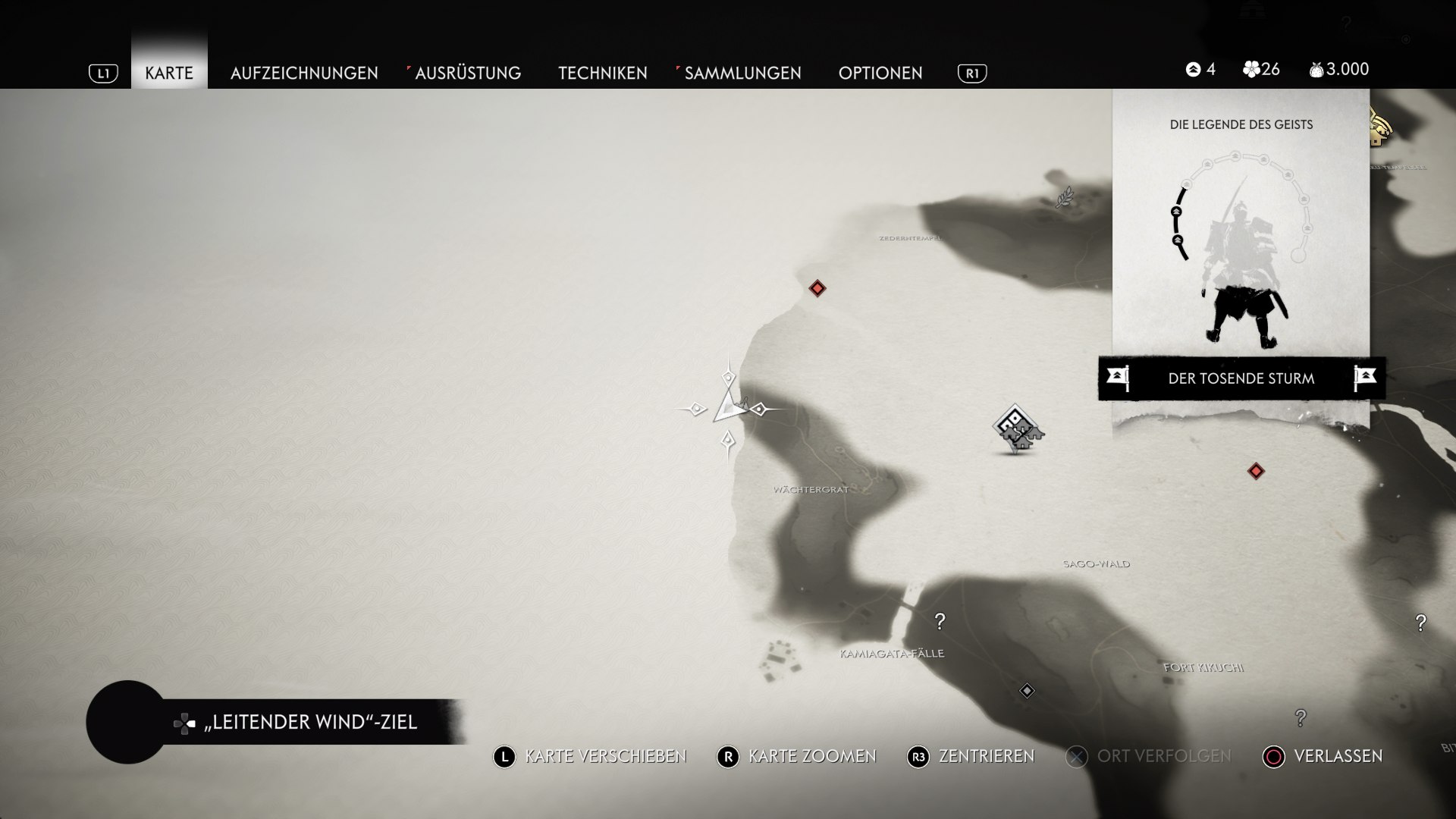The image size is (1456, 819).
Task: Select the red diamond marker near Sago-Wald
Action: (x=1256, y=471)
